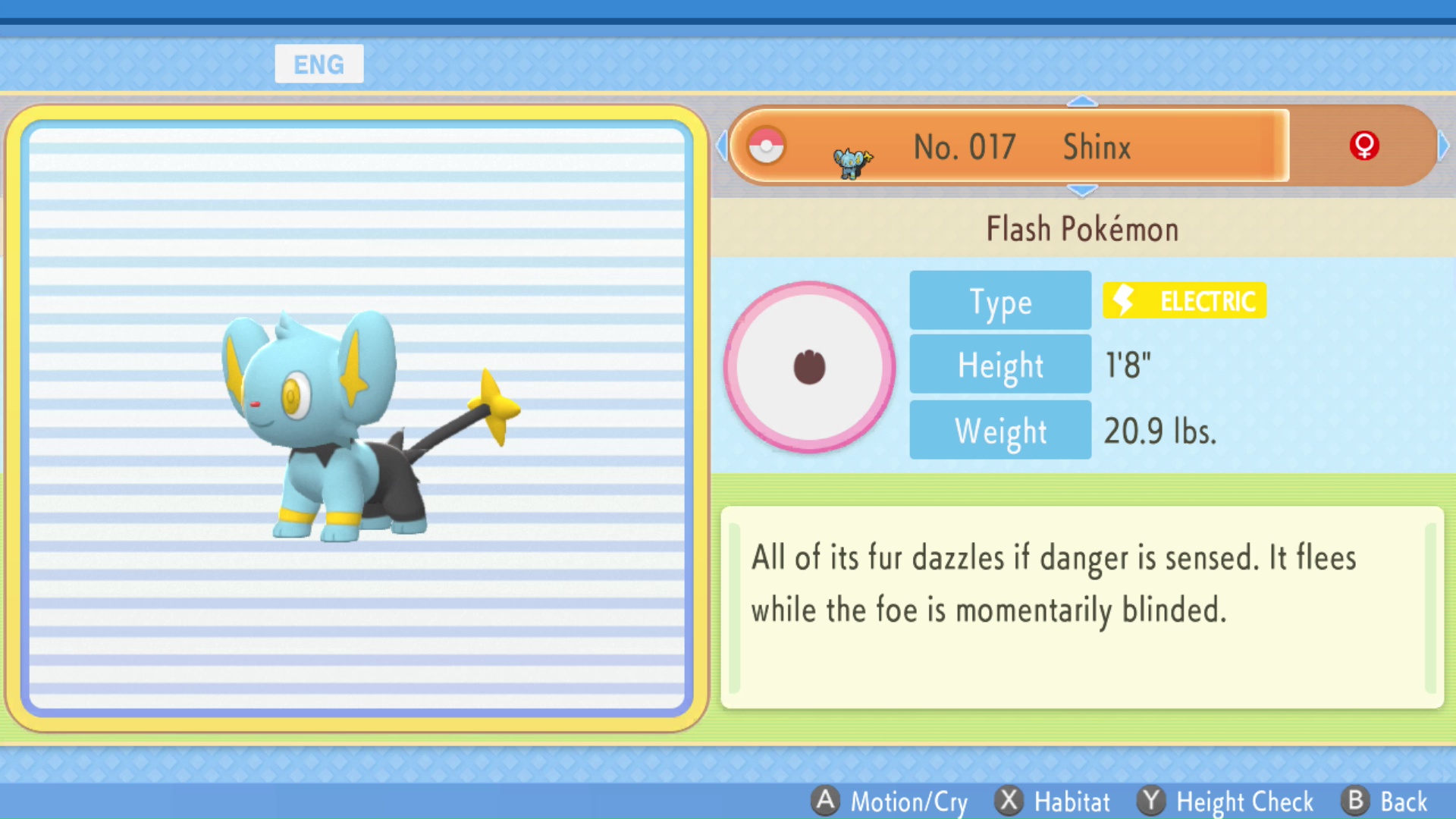Click the A button Motion/Cry icon

pyautogui.click(x=826, y=802)
